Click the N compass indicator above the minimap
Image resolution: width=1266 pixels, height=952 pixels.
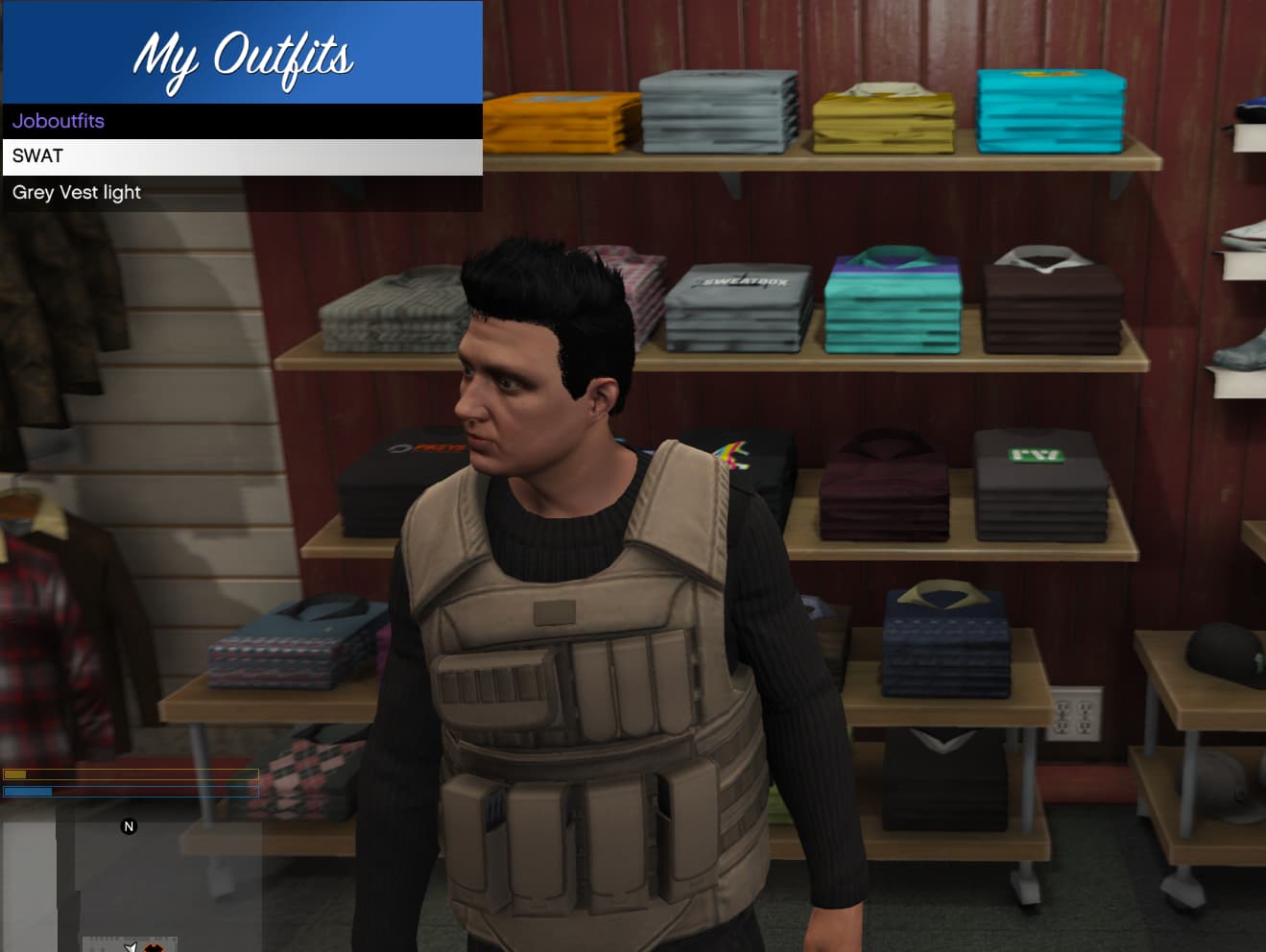click(x=128, y=825)
